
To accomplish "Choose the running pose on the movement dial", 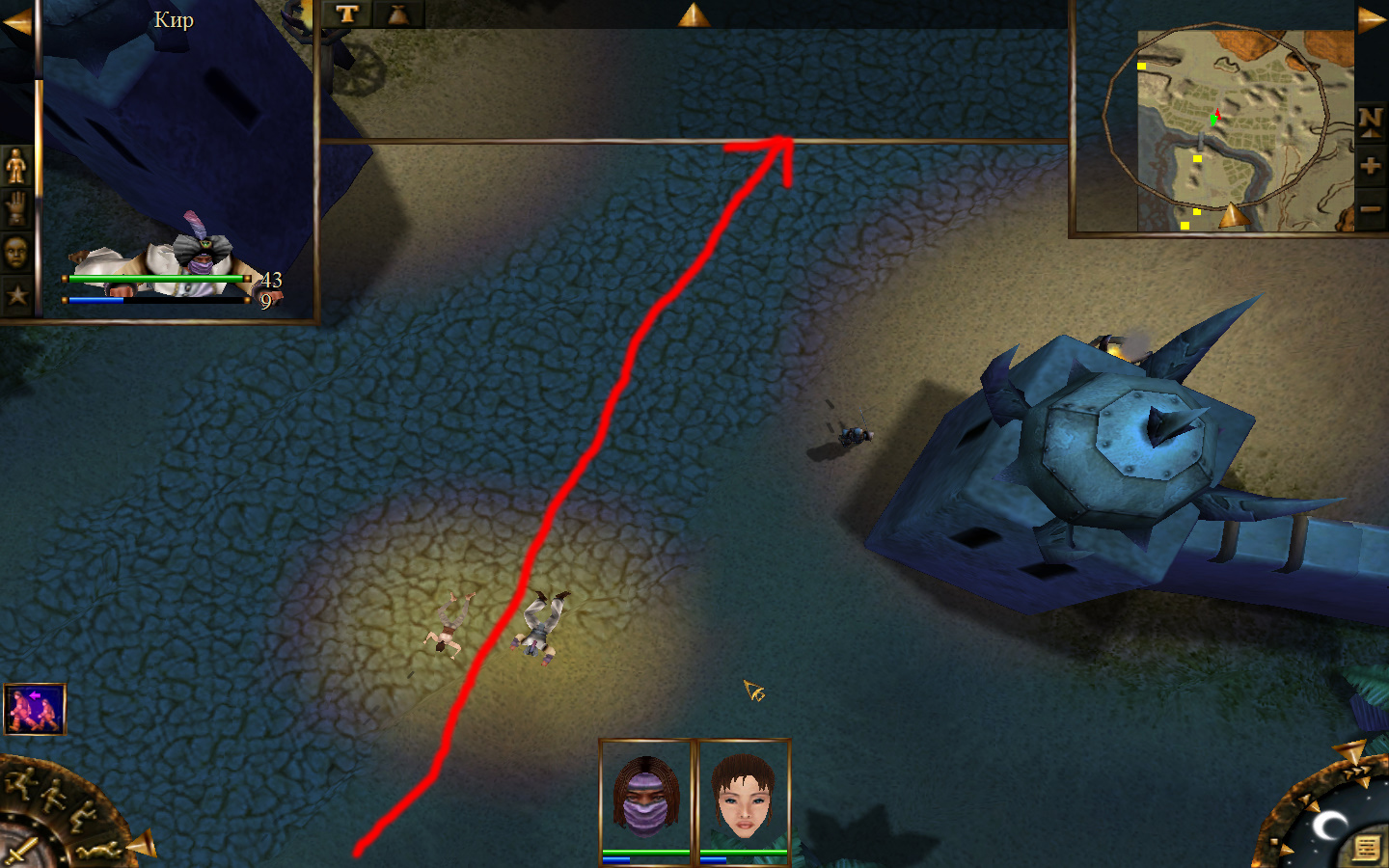I will point(21,781).
